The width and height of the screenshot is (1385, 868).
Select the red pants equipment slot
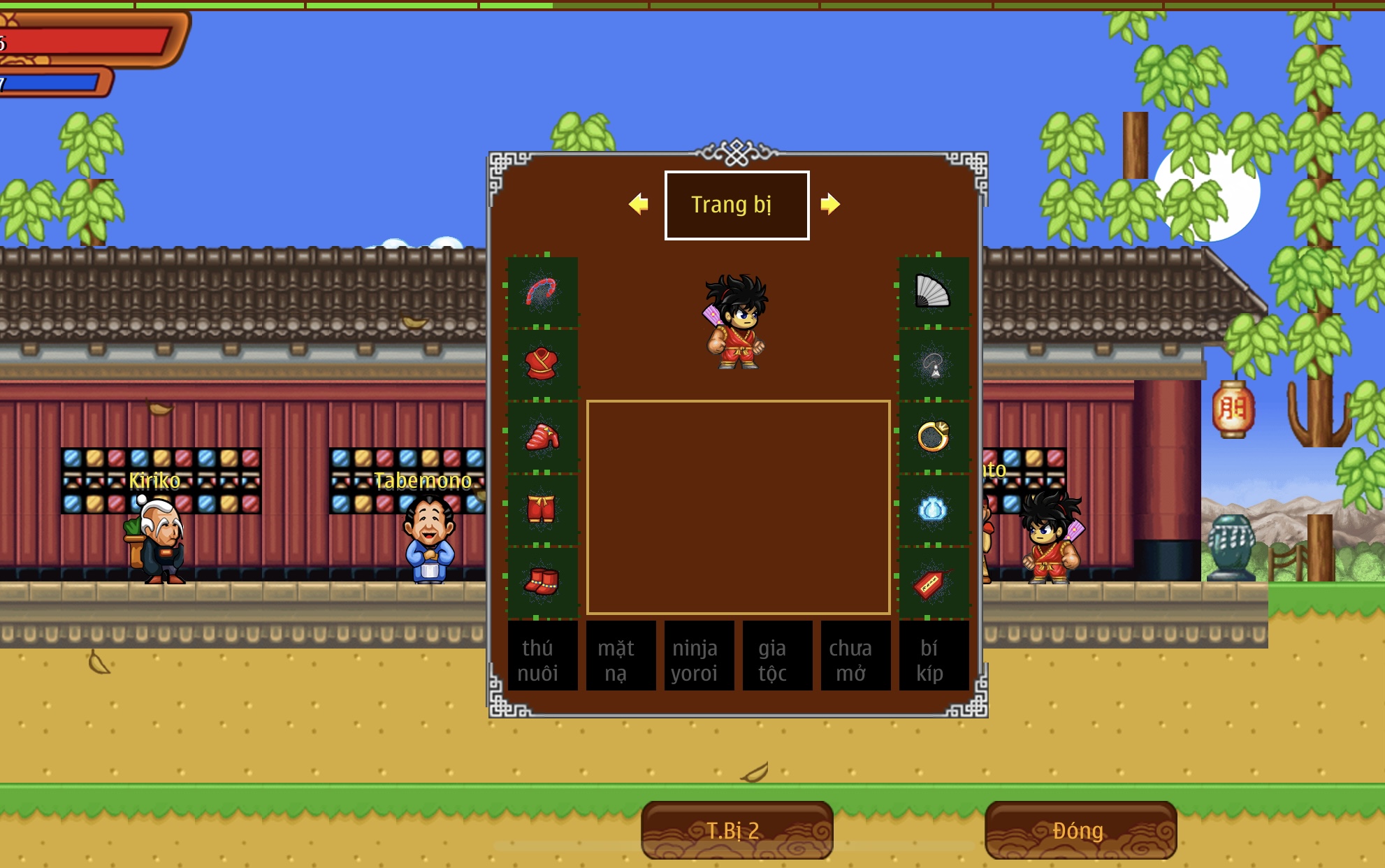pyautogui.click(x=542, y=509)
